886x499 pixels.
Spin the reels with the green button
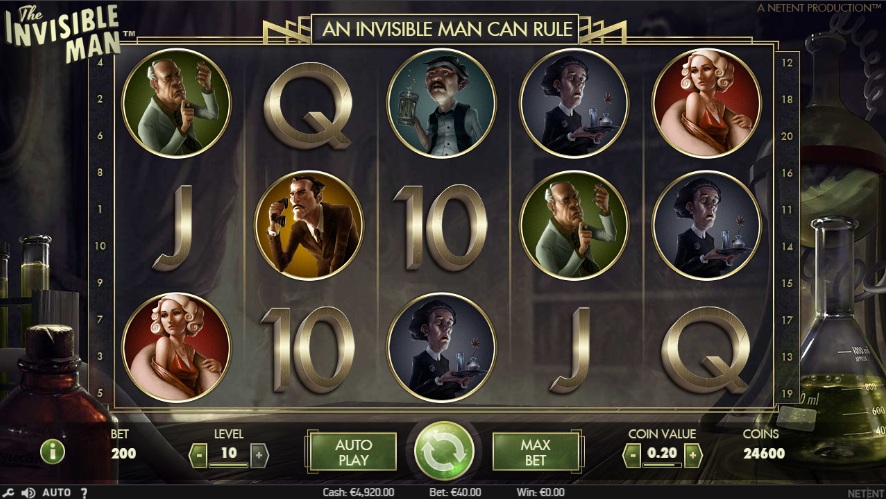(x=443, y=451)
